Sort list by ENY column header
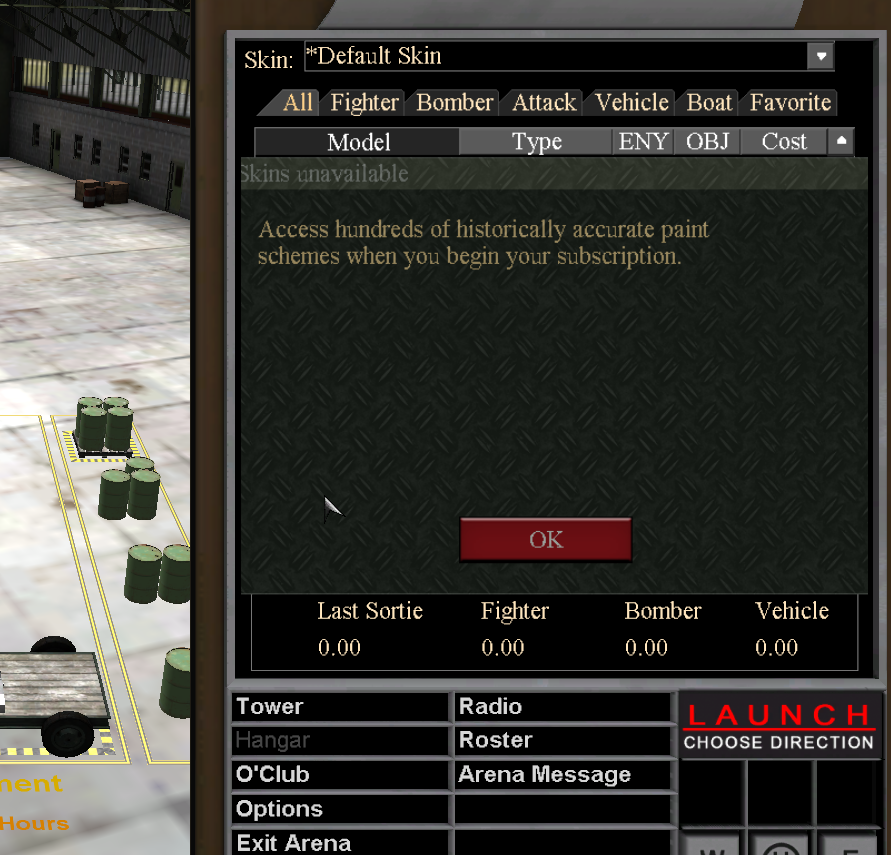 pos(643,142)
